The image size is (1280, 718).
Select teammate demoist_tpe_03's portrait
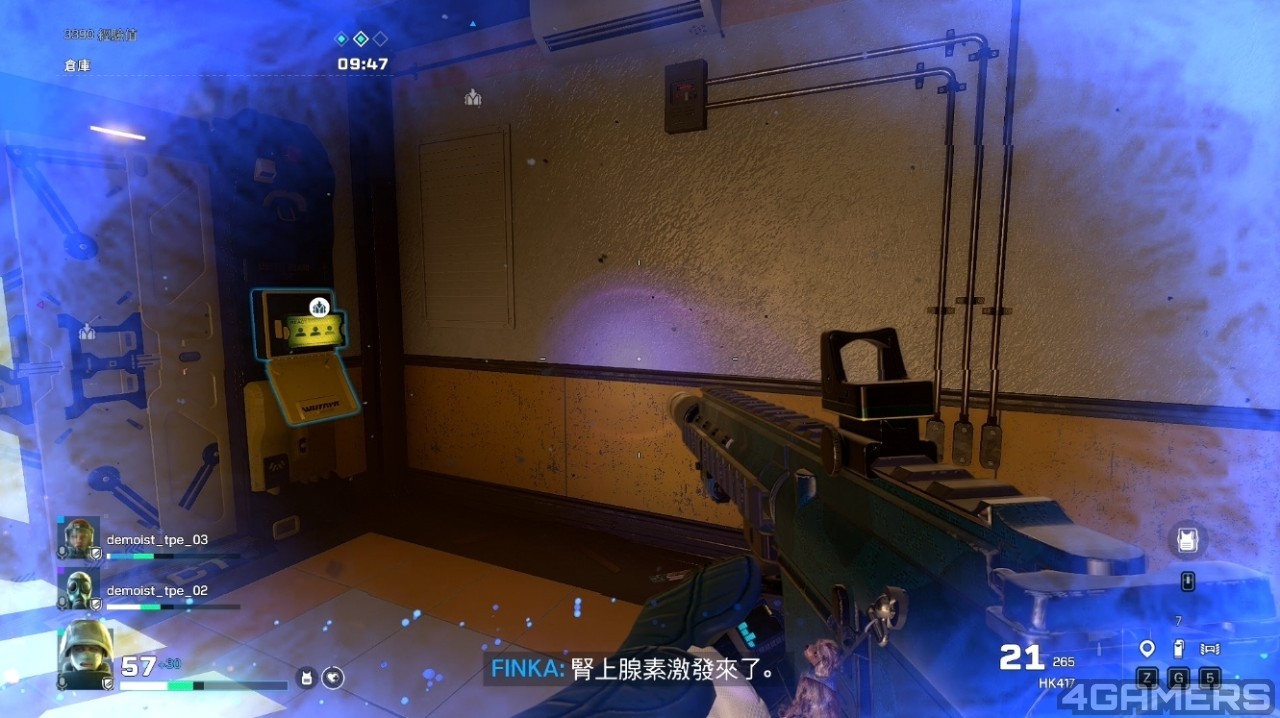[x=80, y=538]
